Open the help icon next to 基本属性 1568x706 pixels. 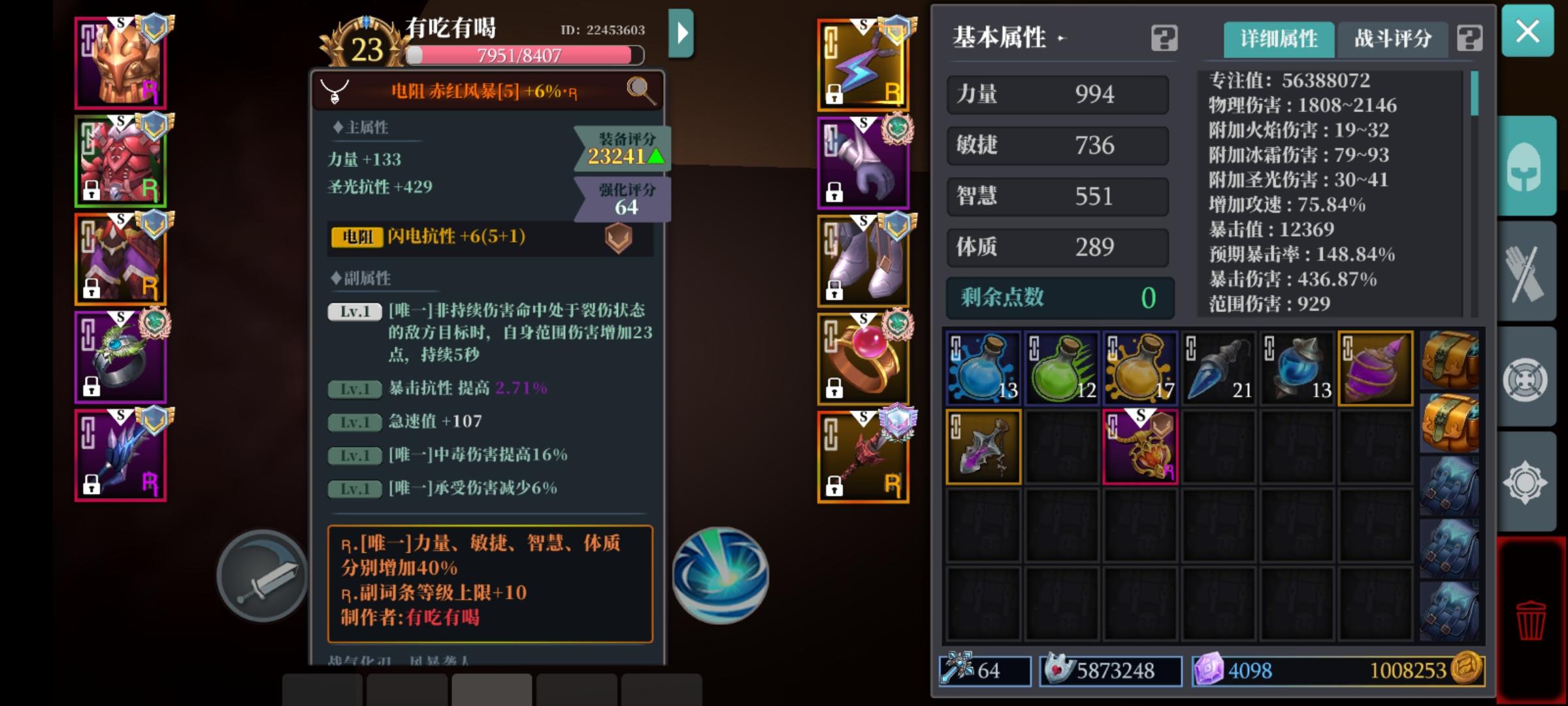[1166, 39]
